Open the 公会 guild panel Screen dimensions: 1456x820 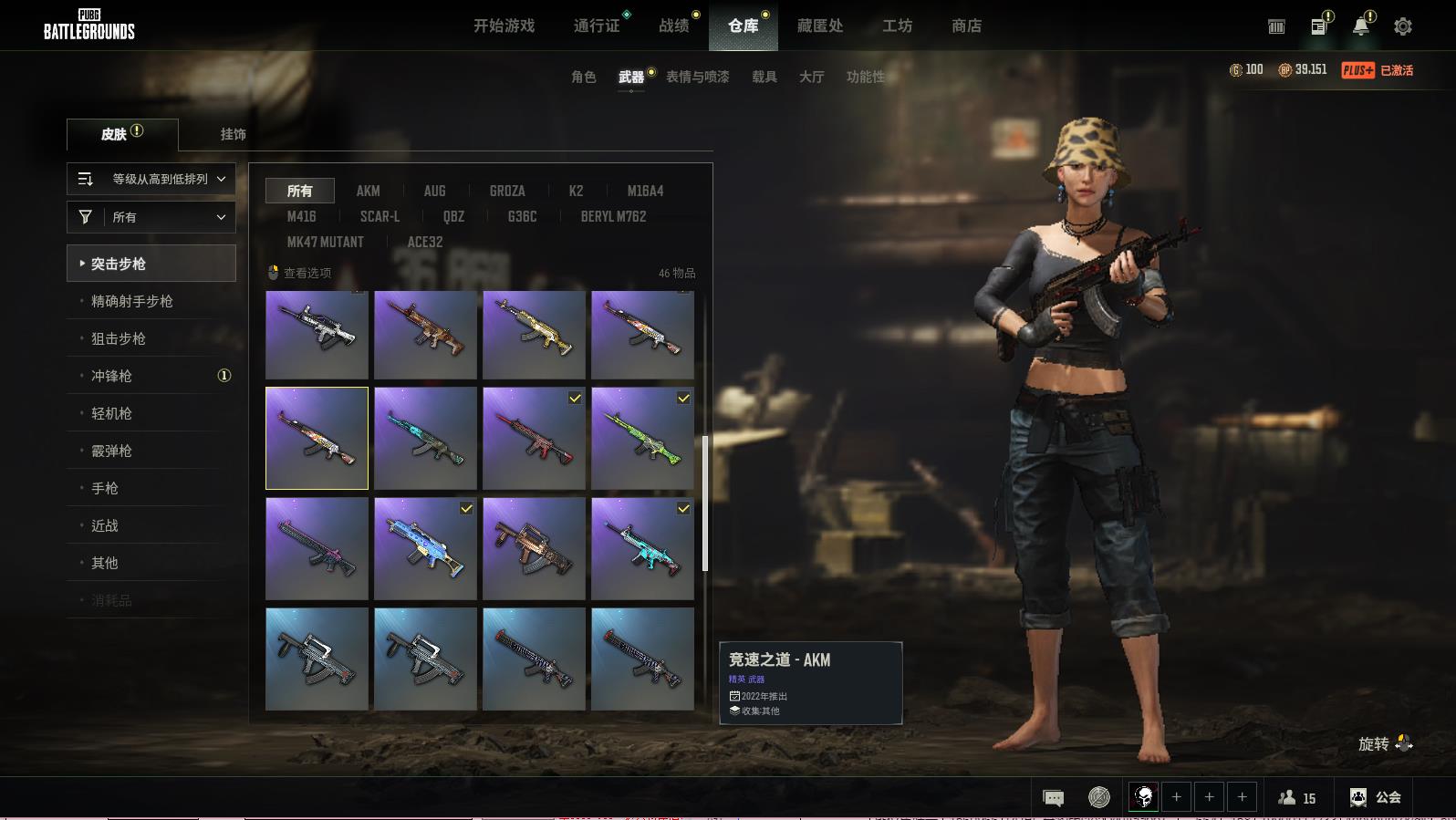(1376, 797)
